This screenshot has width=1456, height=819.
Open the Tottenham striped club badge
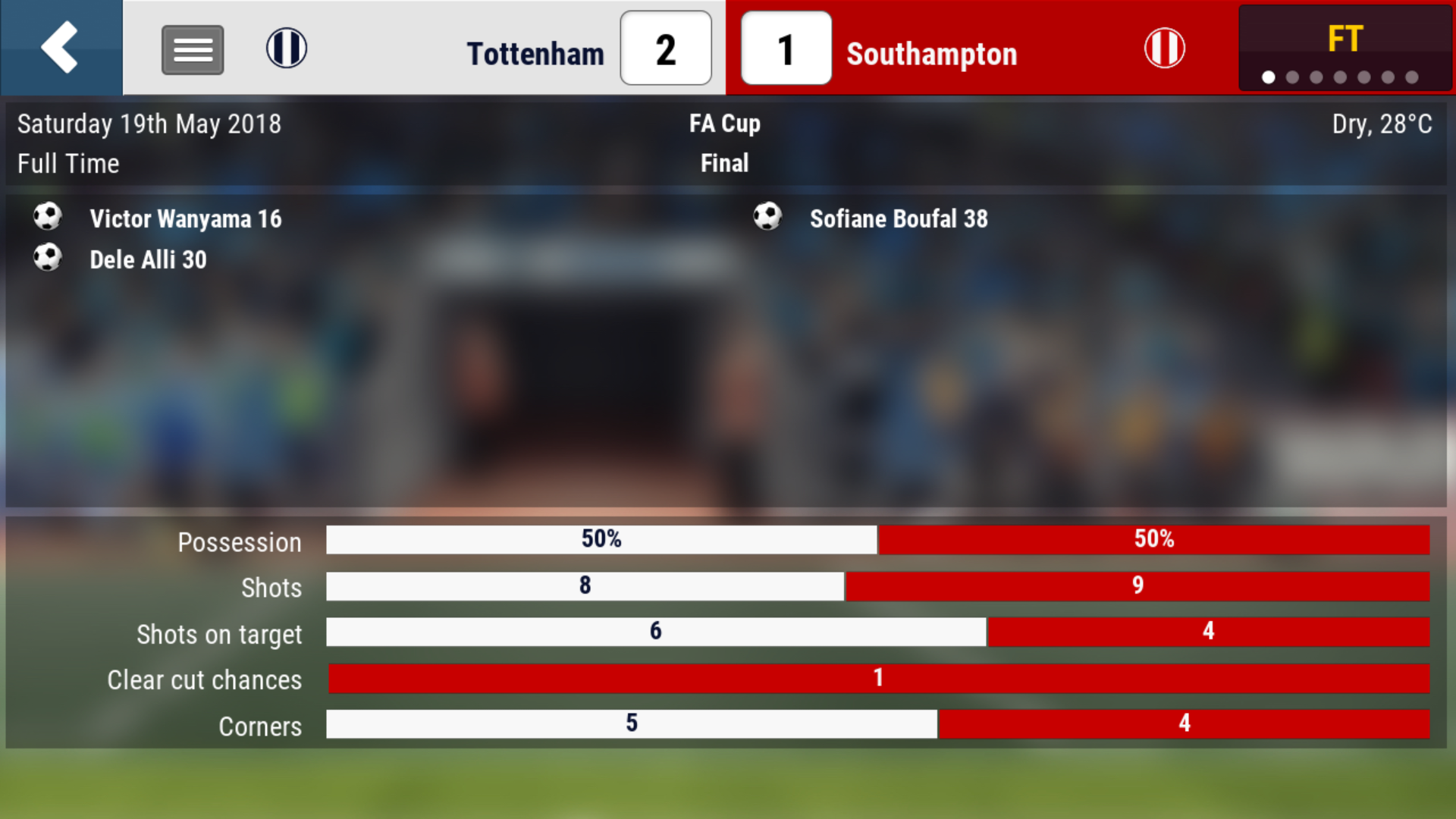[x=287, y=48]
